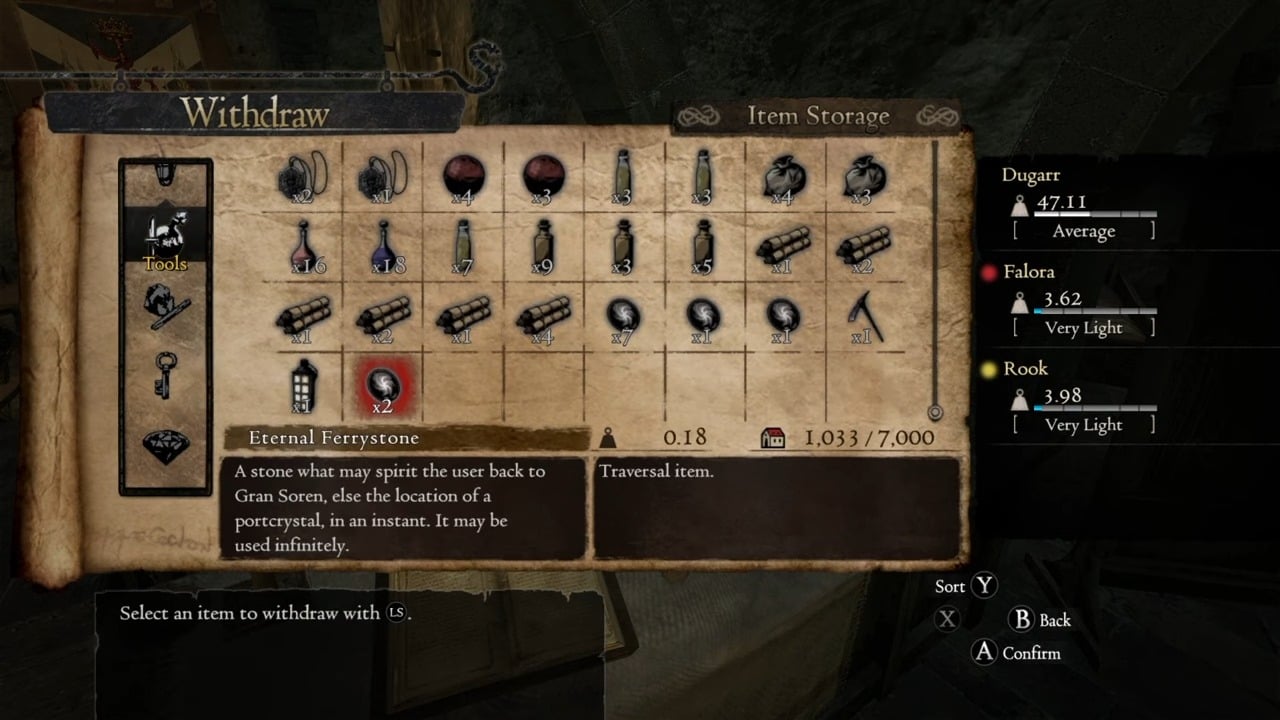Select the stack of 18 purple flasks
This screenshot has width=1280, height=720.
click(383, 246)
